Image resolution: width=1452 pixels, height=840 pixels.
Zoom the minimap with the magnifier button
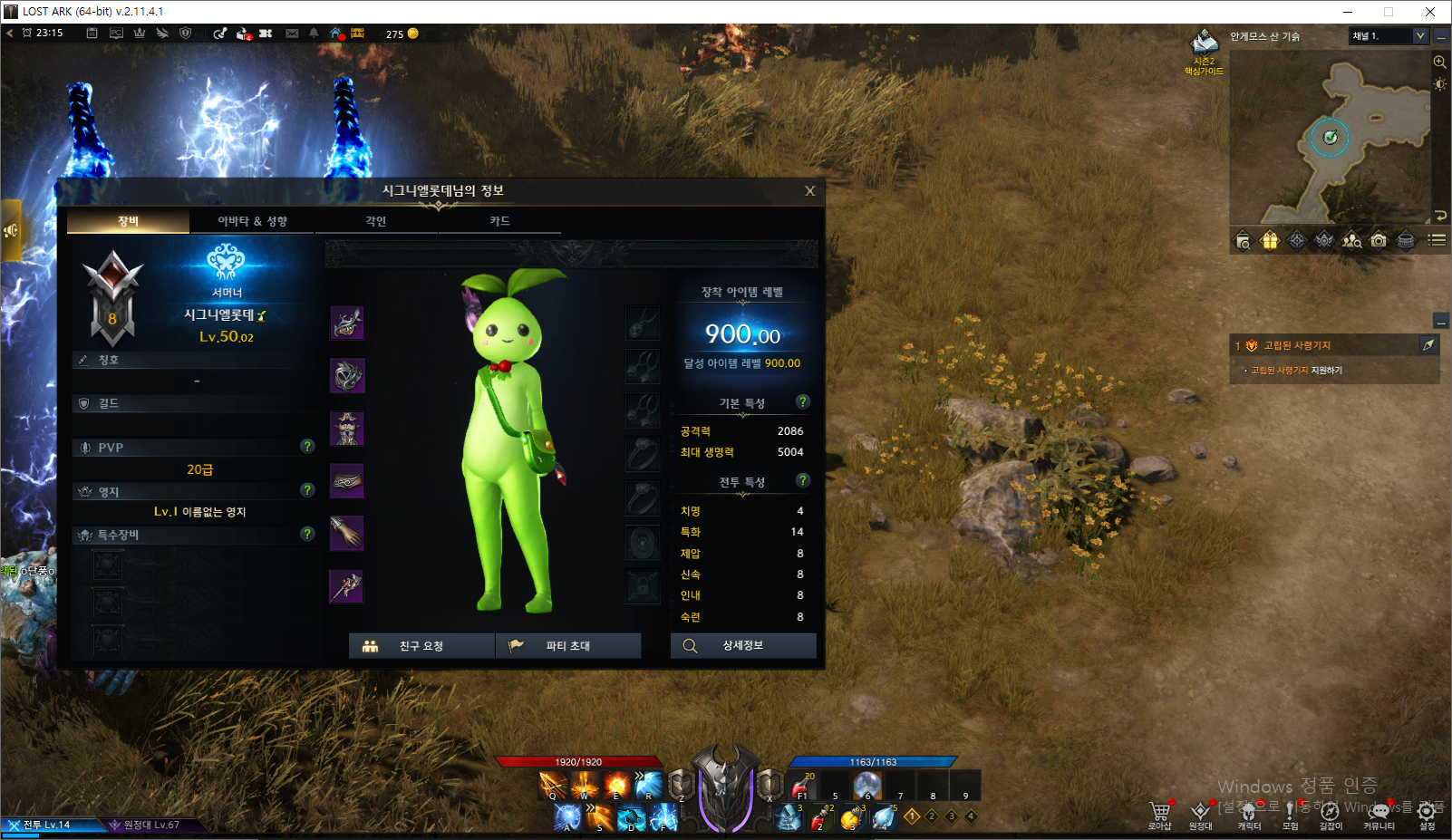coord(1439,62)
